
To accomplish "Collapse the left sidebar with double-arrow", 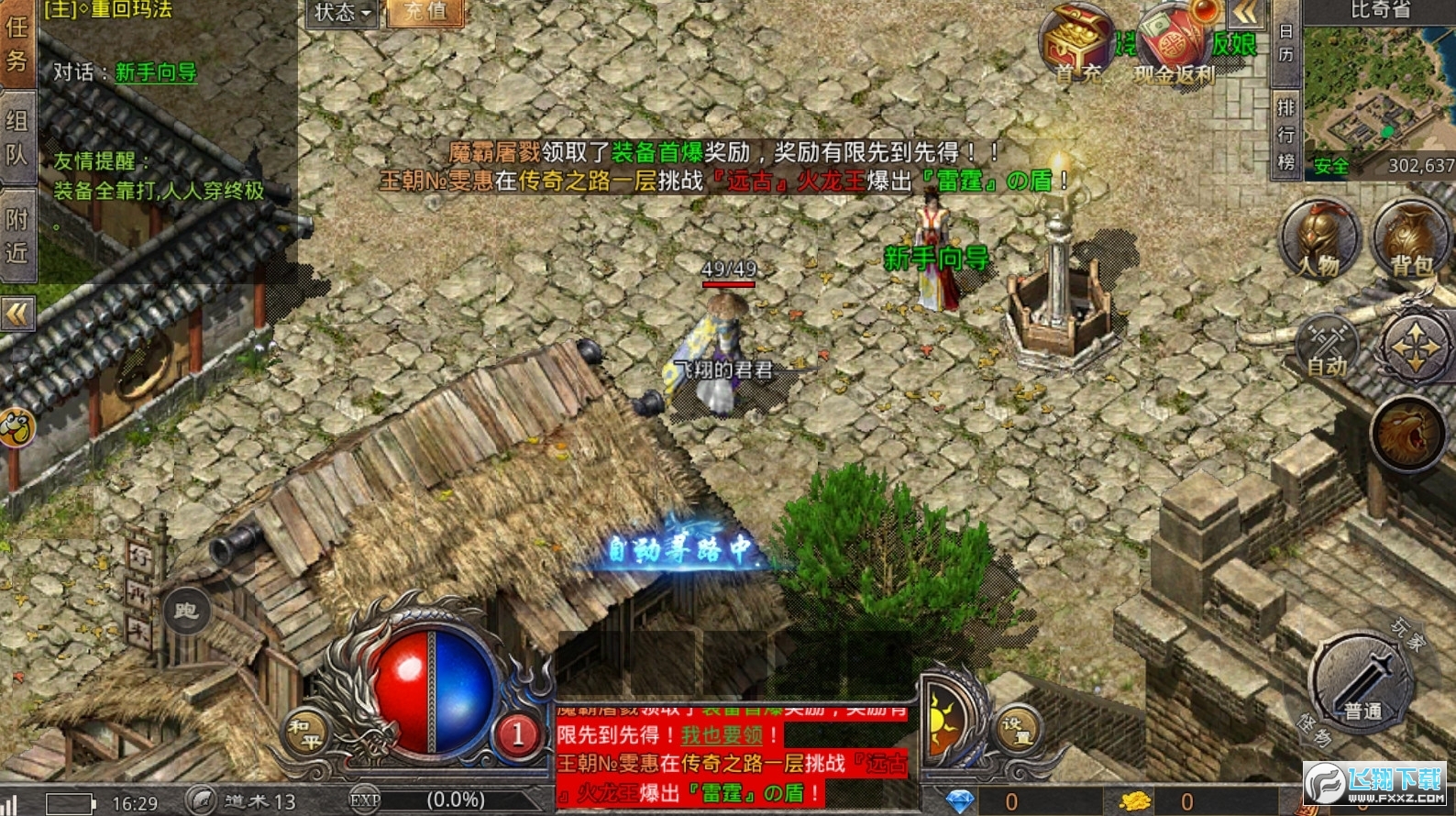I will [x=17, y=314].
